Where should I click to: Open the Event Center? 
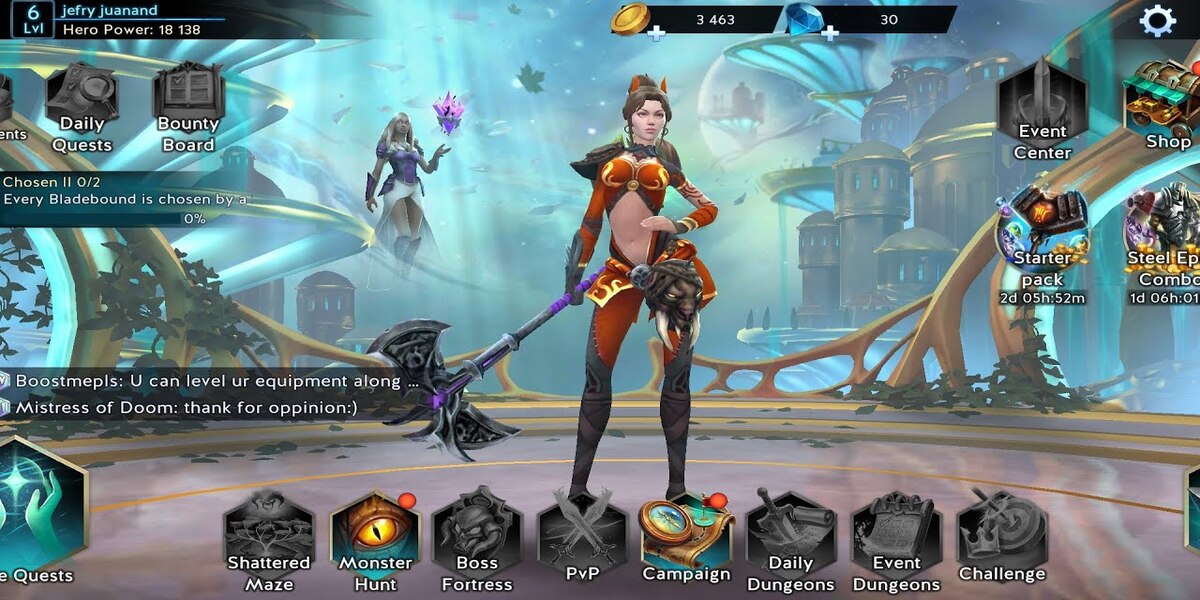[1043, 108]
